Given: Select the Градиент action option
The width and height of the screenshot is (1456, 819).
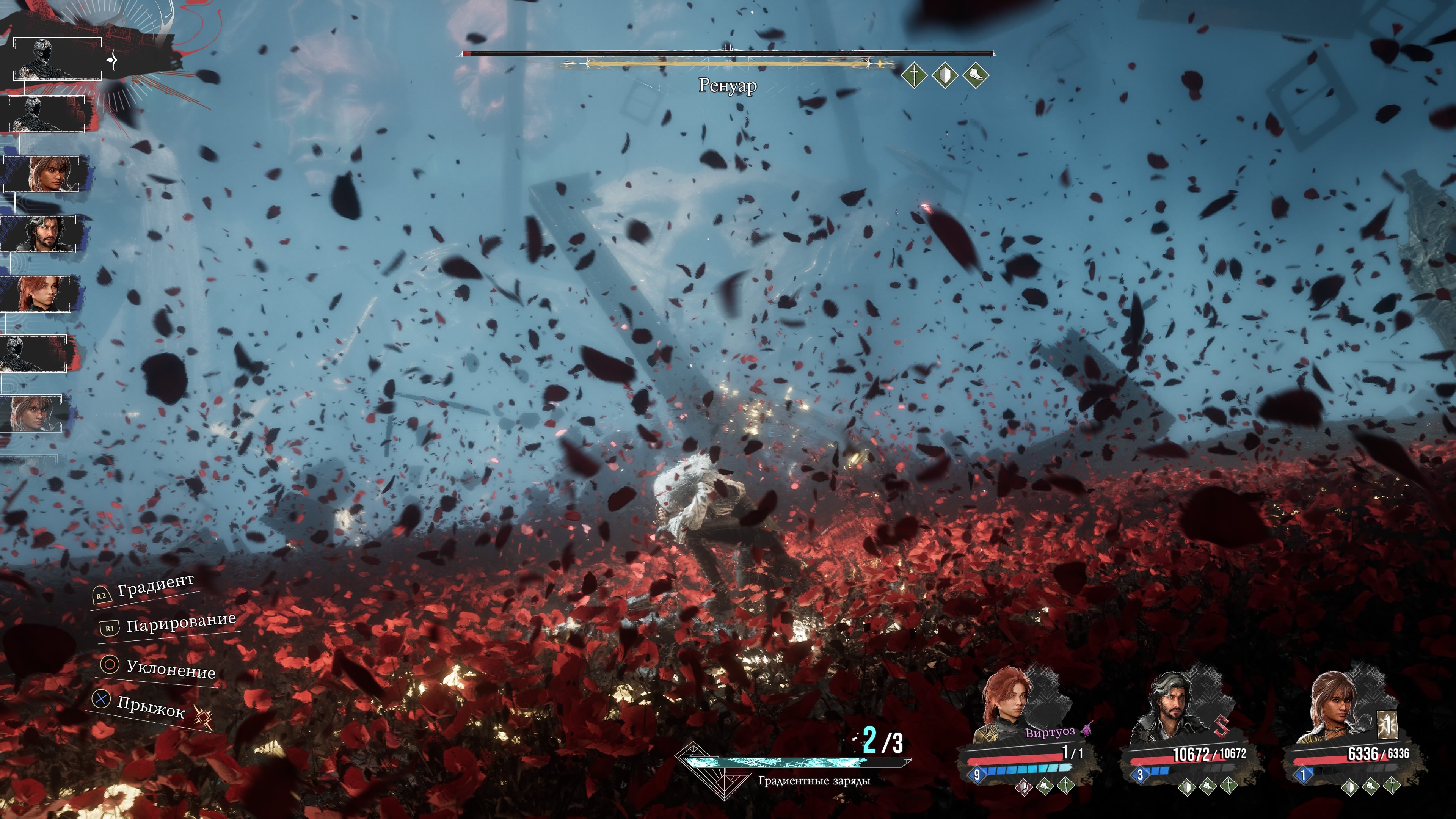Looking at the screenshot, I should (x=154, y=586).
